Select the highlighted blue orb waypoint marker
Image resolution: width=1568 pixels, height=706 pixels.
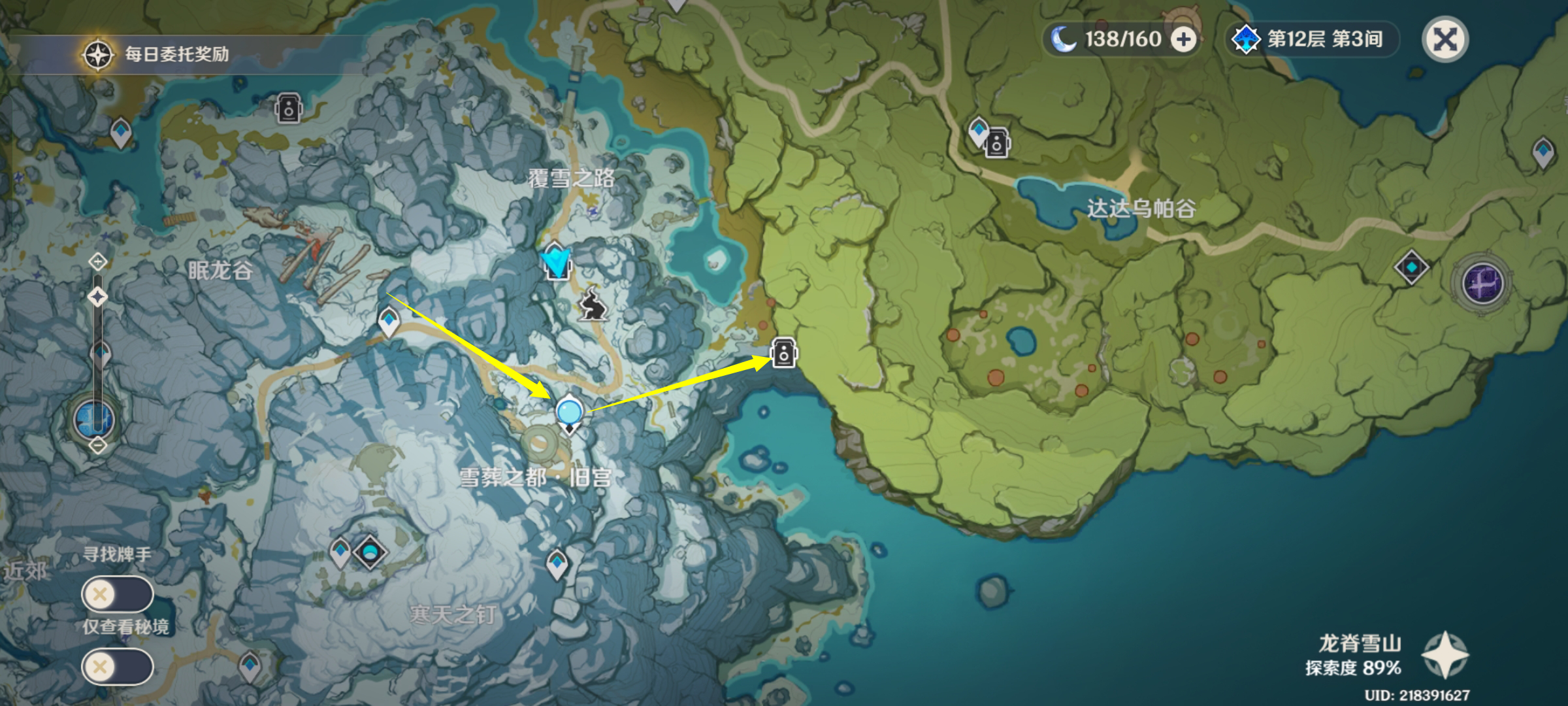569,413
